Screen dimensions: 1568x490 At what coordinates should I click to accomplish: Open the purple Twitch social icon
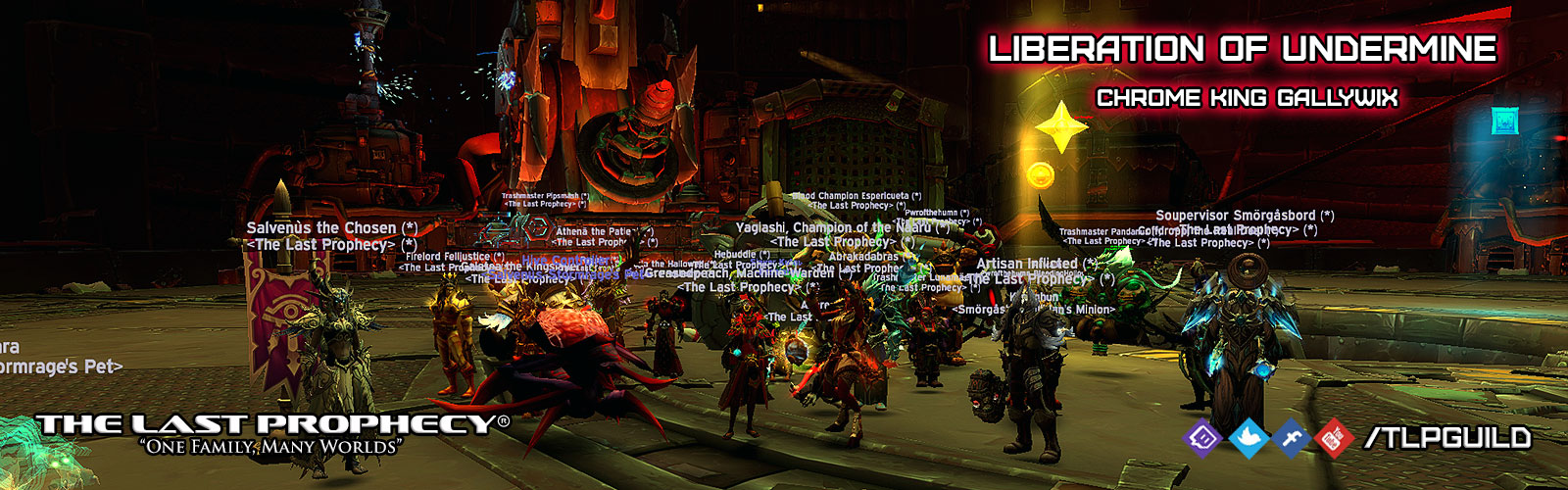click(1203, 438)
